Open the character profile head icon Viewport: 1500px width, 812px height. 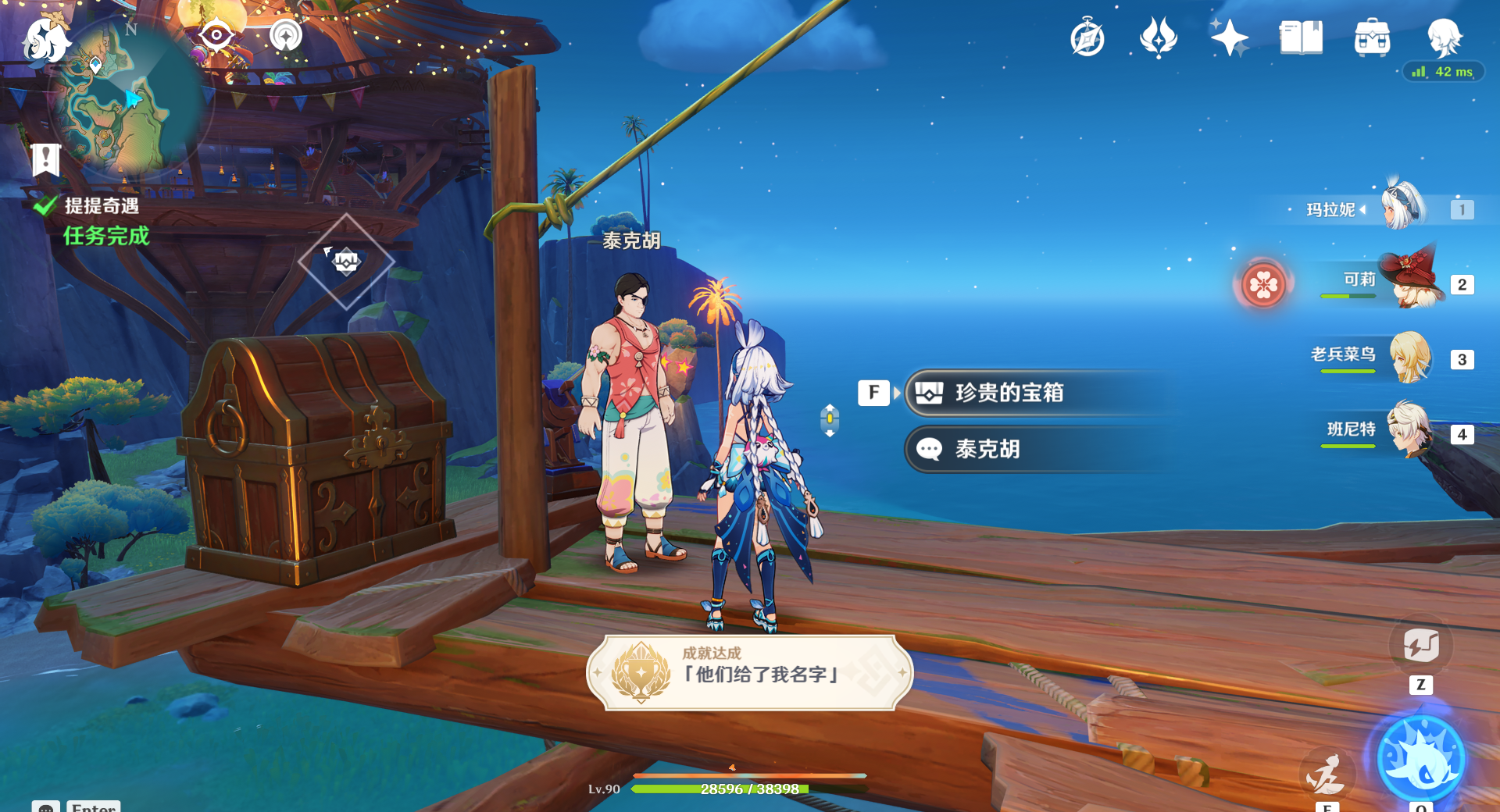pyautogui.click(x=1444, y=36)
